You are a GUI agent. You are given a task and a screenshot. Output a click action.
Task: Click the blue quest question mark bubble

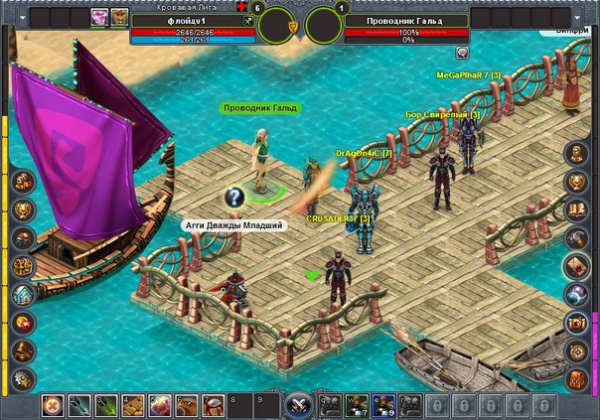coord(234,197)
